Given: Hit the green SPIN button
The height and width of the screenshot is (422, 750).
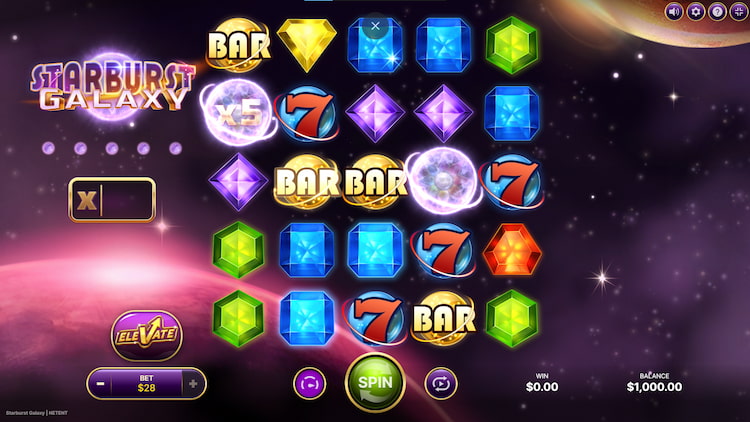Looking at the screenshot, I should pos(375,382).
